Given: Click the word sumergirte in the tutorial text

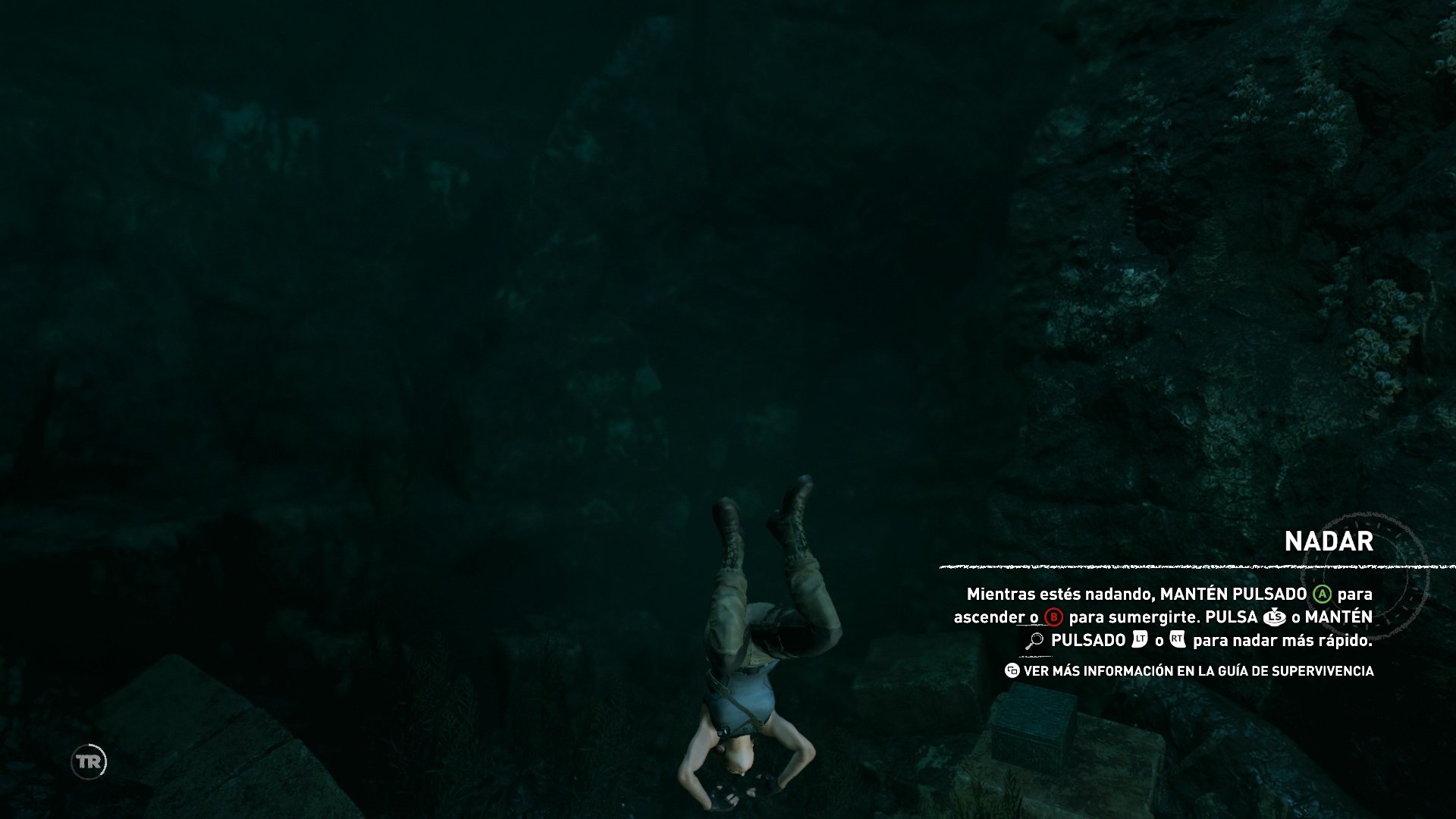Looking at the screenshot, I should tap(1150, 617).
